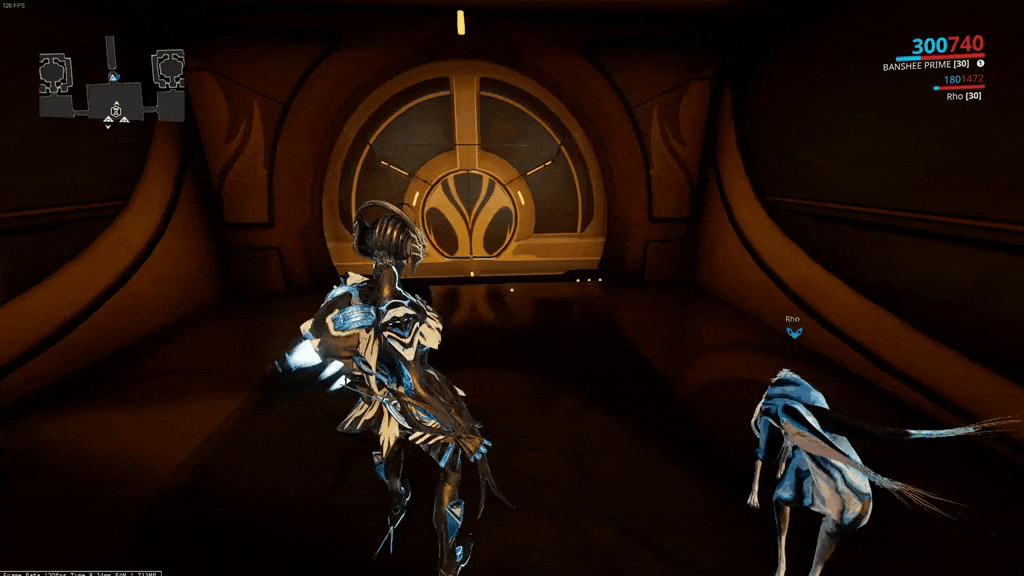1024x576 pixels.
Task: Select the blue marker on the minimap
Action: (113, 76)
